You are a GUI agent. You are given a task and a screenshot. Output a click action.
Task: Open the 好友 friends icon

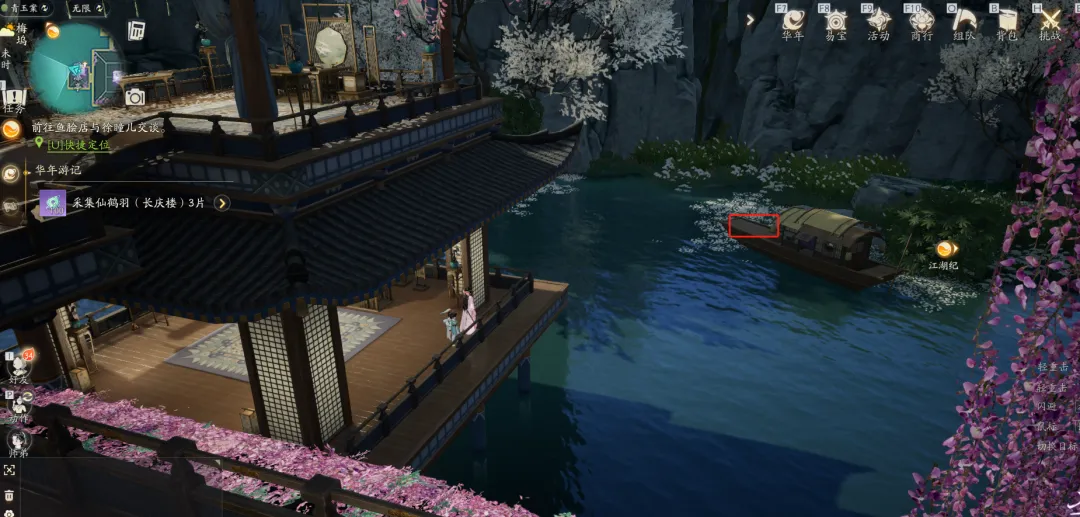click(x=19, y=365)
